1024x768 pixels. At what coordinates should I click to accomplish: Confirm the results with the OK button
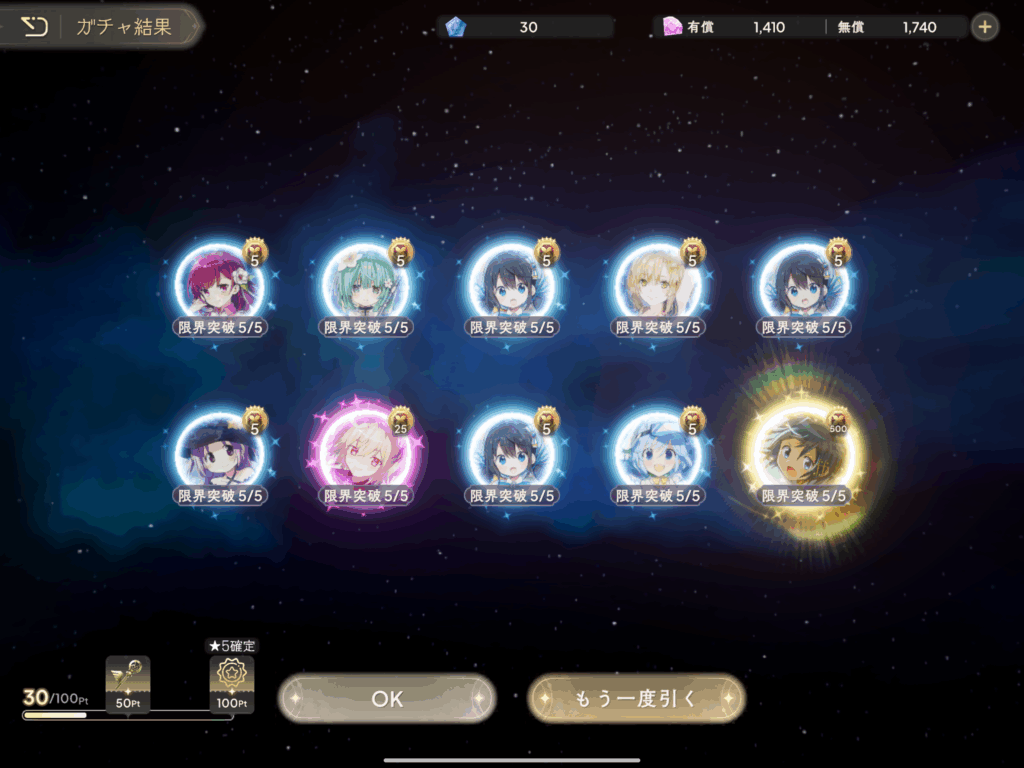(x=387, y=699)
